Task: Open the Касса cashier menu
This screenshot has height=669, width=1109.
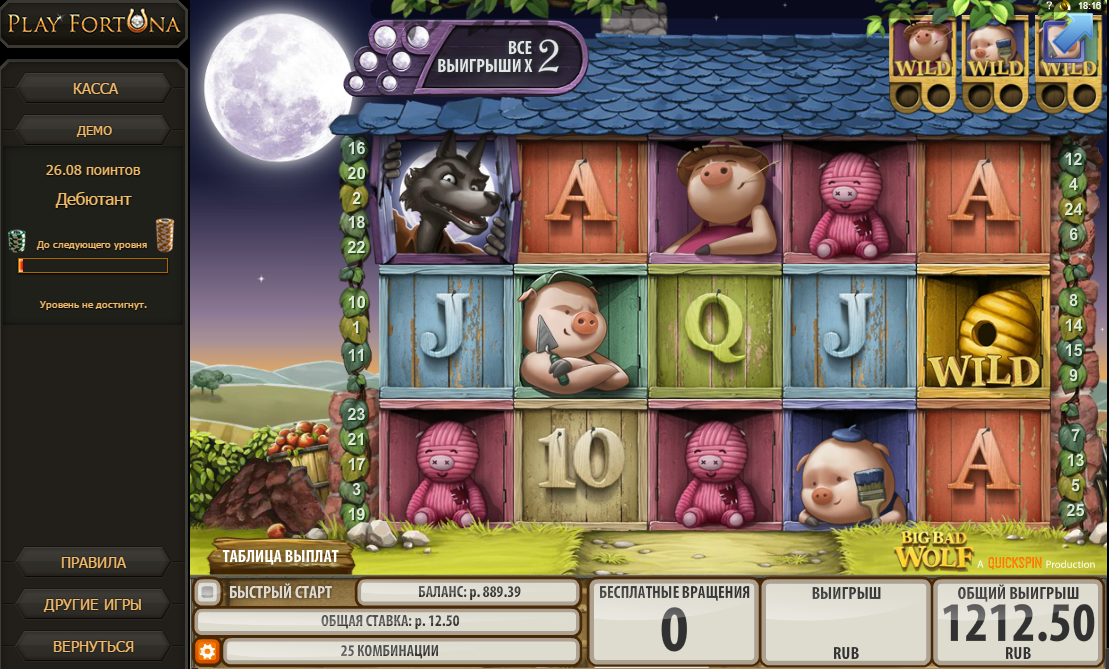Action: click(94, 88)
